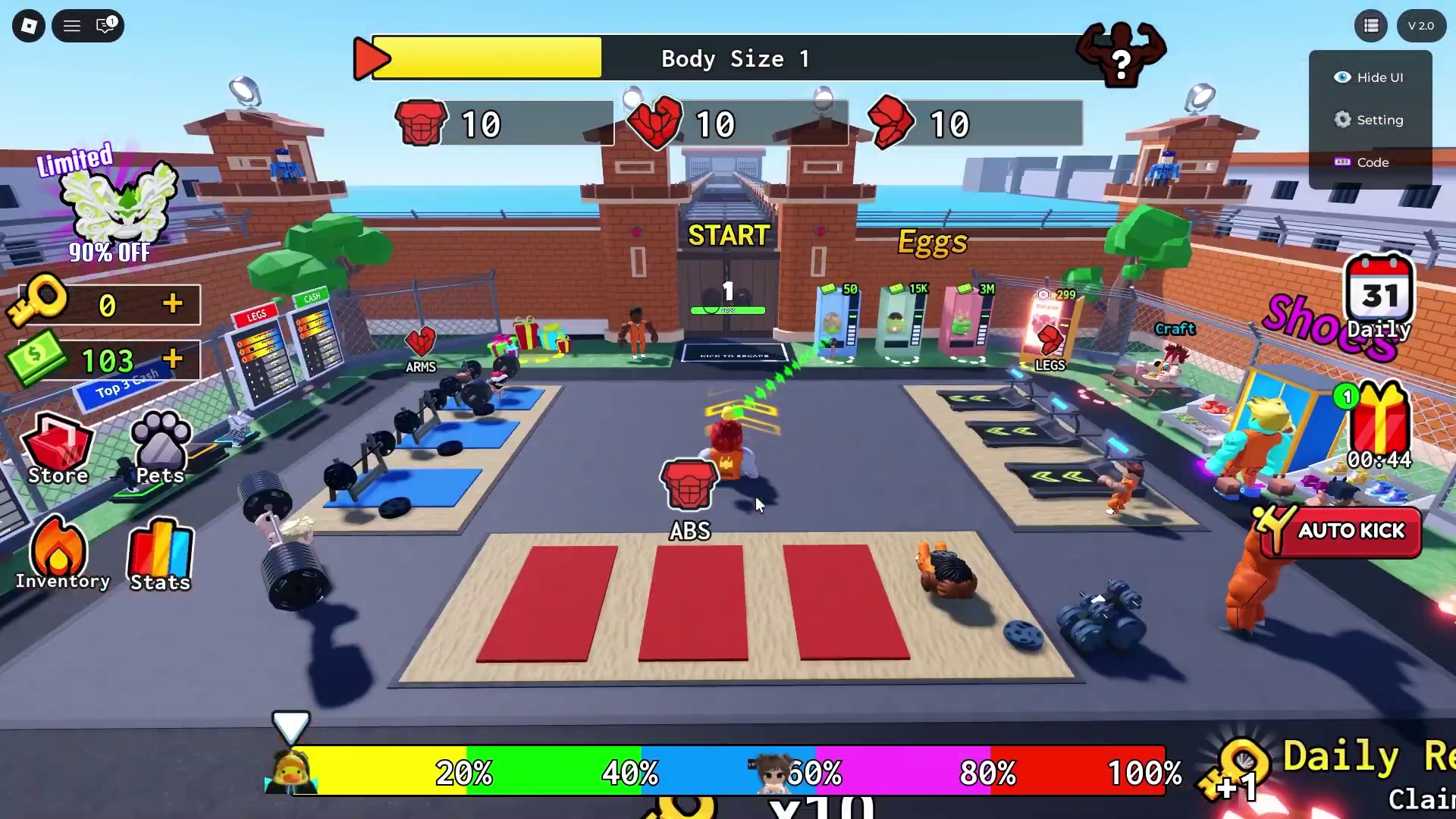Image resolution: width=1456 pixels, height=819 pixels.
Task: Buy more cash with the plus button
Action: [x=173, y=359]
